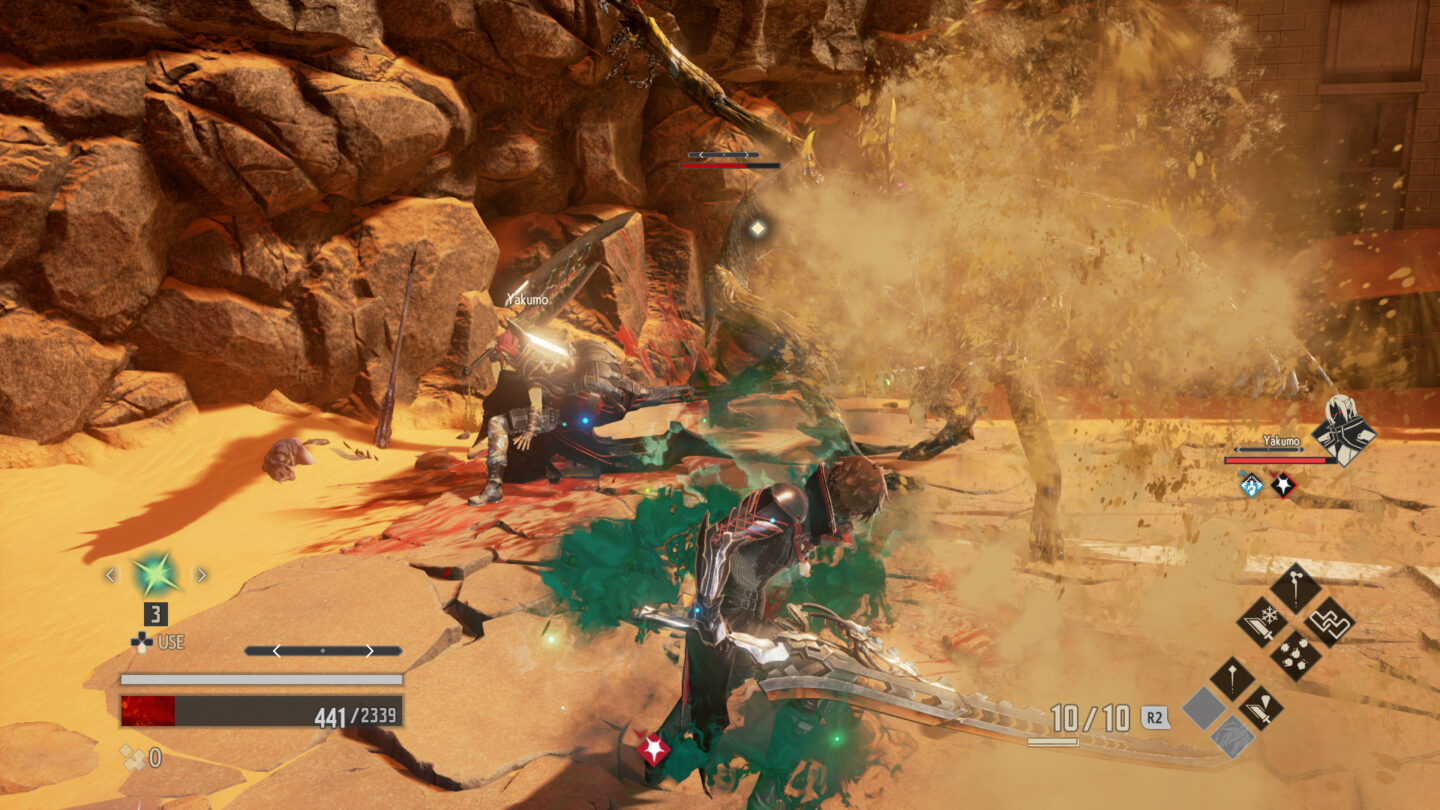
Task: Click the left chevron on the focus gauge
Action: [277, 650]
